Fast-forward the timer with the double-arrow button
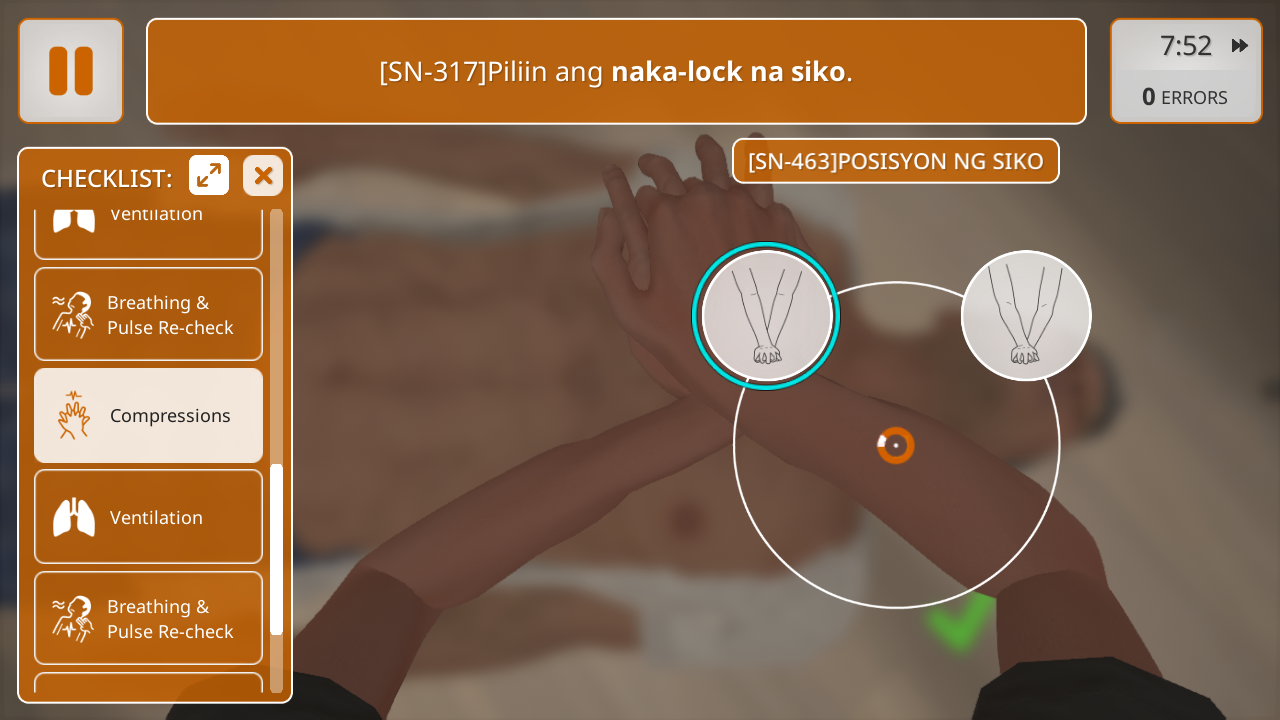The image size is (1280, 720). (x=1240, y=46)
